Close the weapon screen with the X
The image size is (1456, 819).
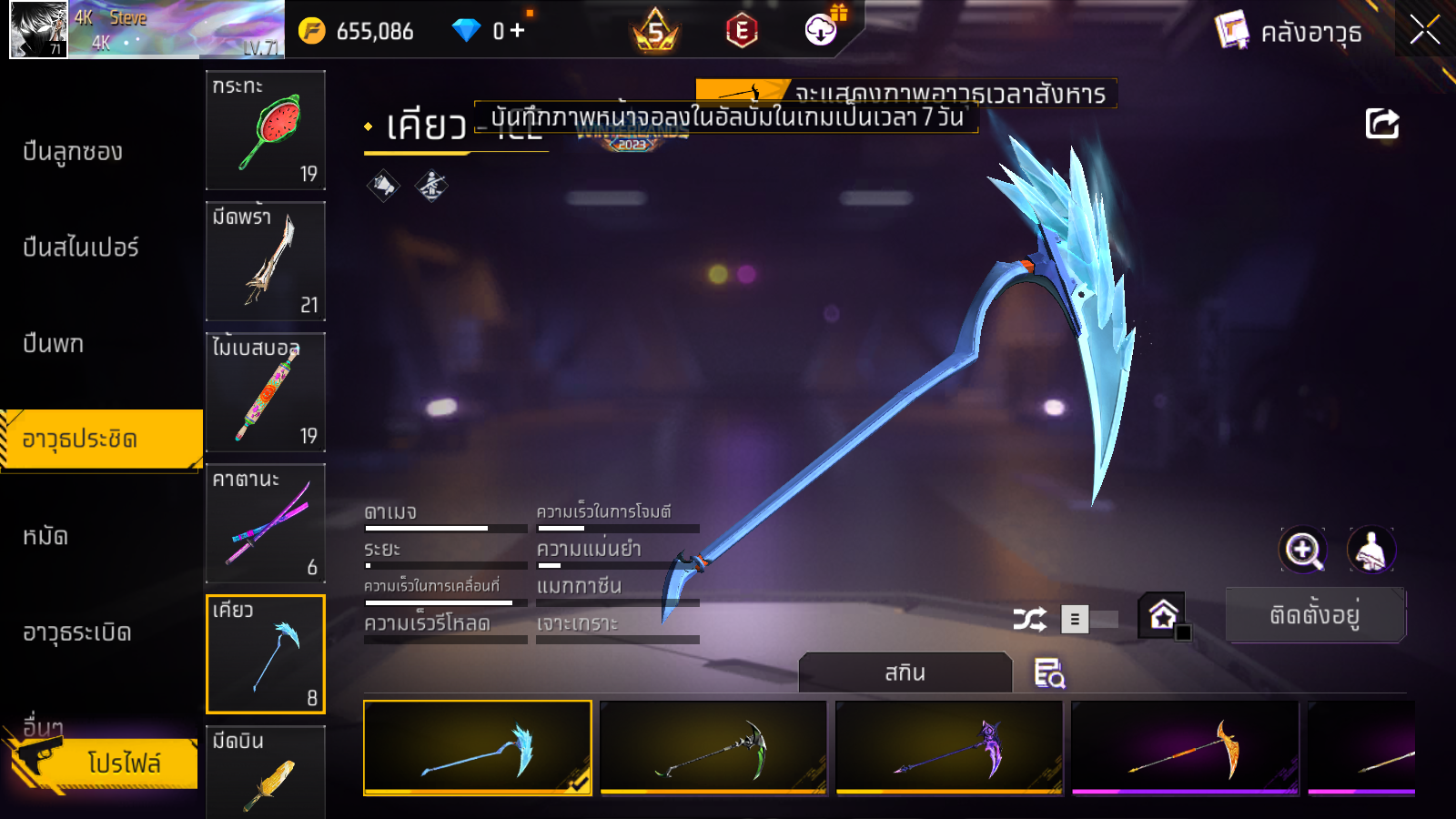click(x=1424, y=30)
